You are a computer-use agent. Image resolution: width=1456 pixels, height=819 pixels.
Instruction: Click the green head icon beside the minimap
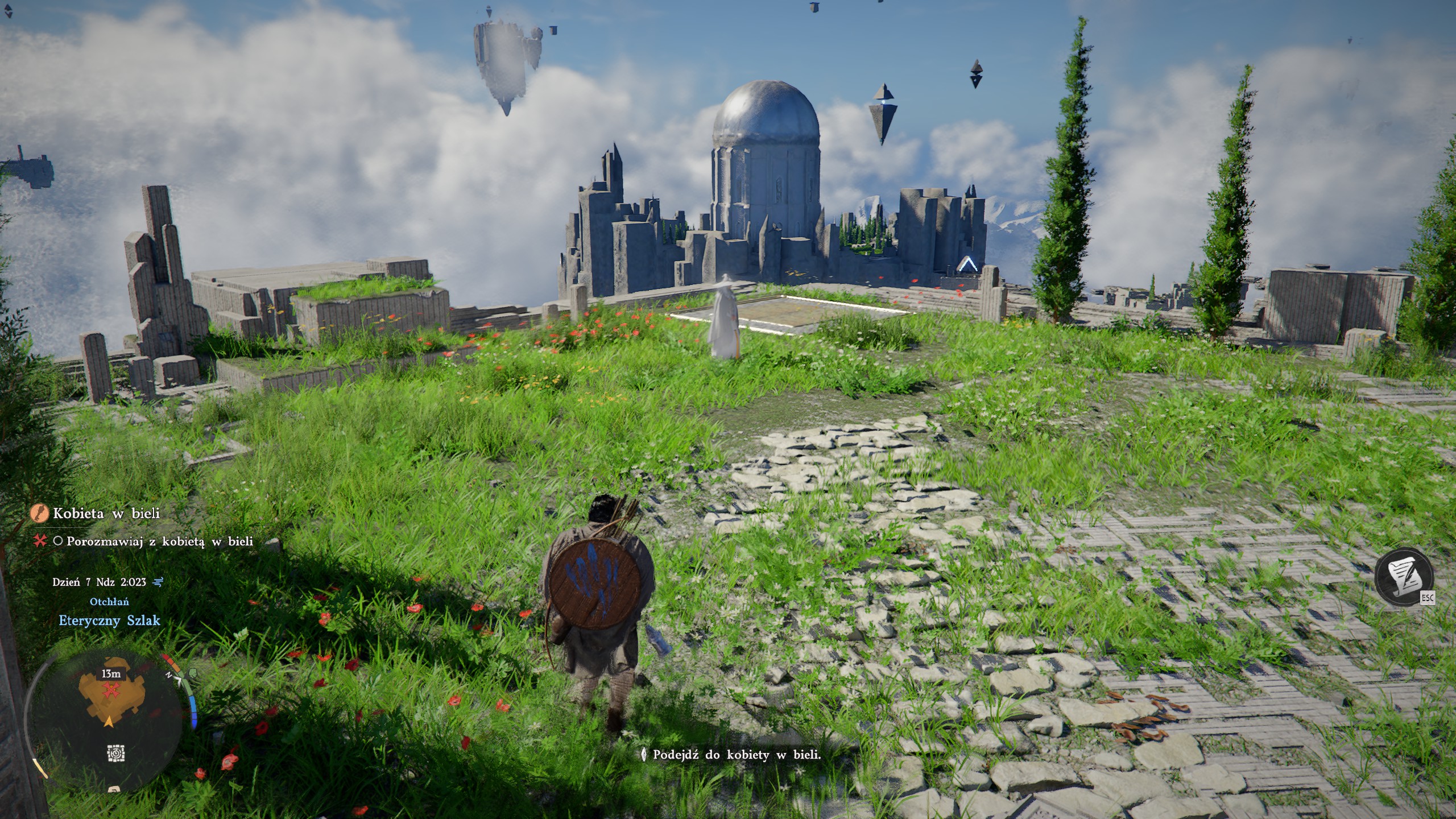click(193, 674)
